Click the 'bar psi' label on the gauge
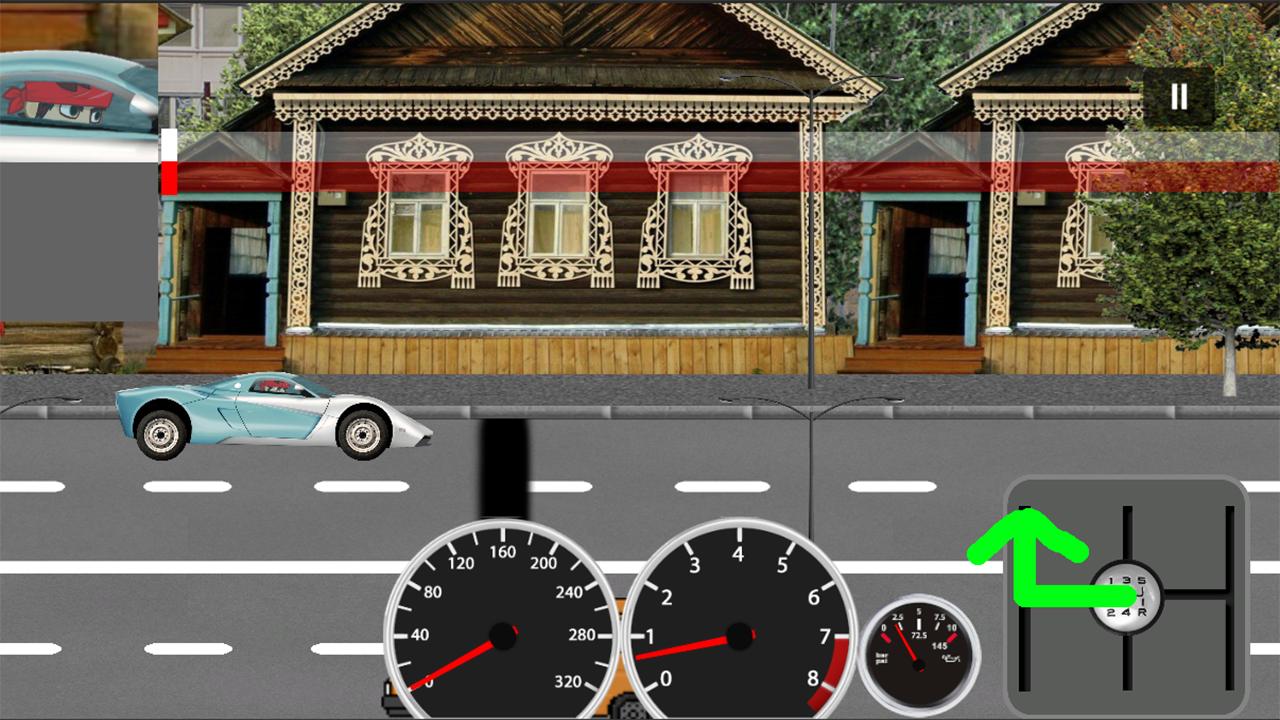Viewport: 1280px width, 720px height. (x=882, y=656)
